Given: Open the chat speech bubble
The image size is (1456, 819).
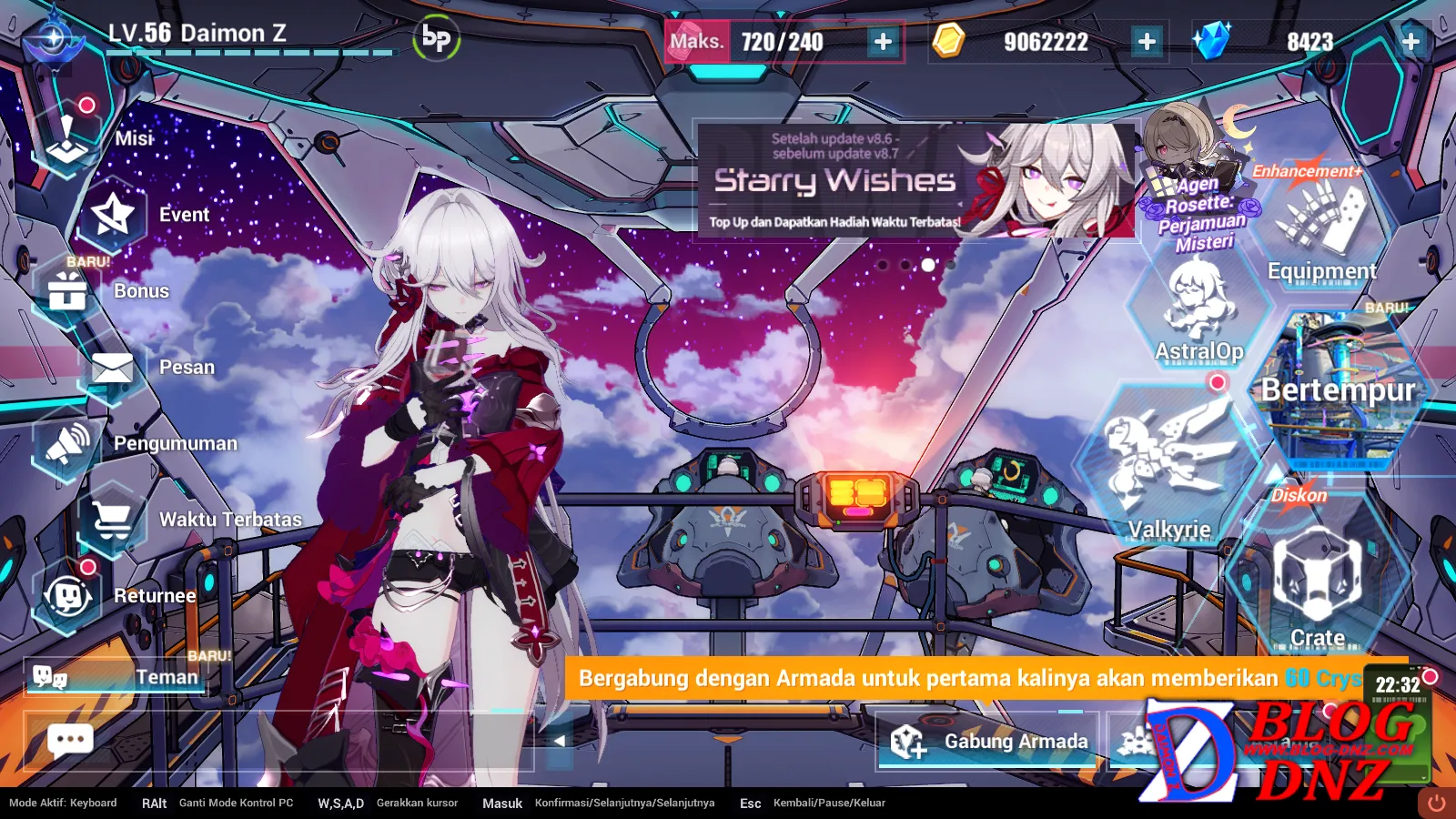Looking at the screenshot, I should pos(70,741).
